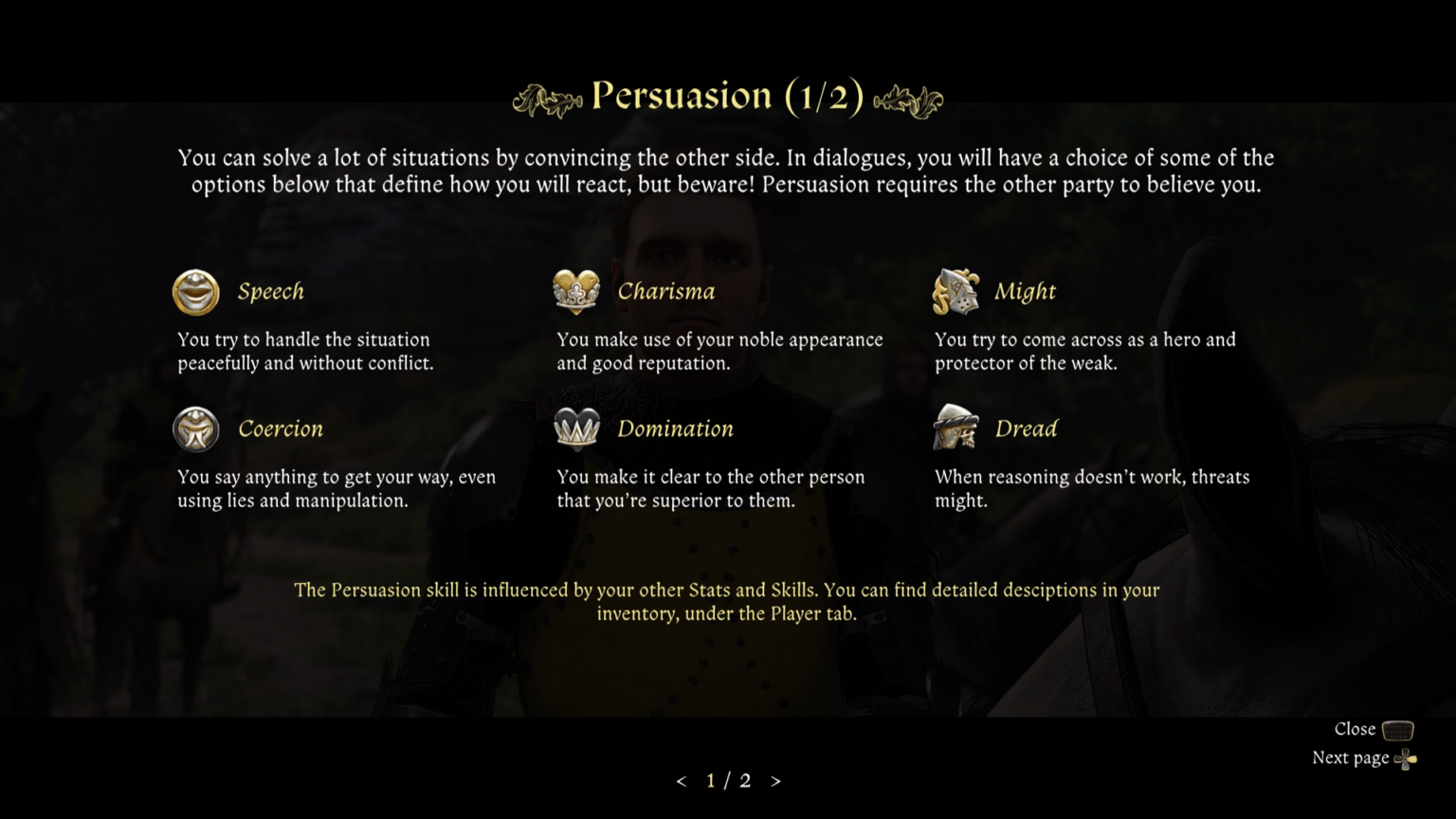
Task: Close the Persuasion tutorial screen
Action: 1355,729
